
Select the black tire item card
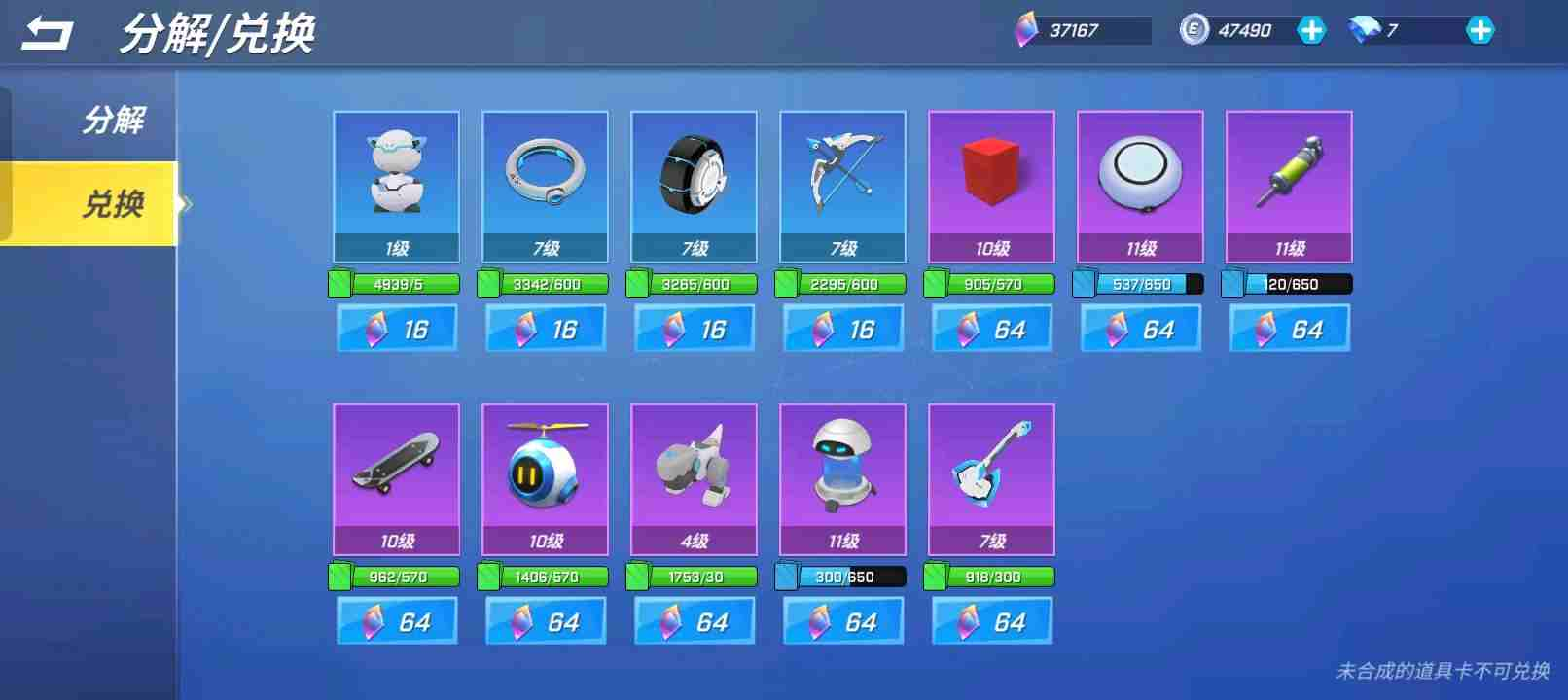click(694, 186)
